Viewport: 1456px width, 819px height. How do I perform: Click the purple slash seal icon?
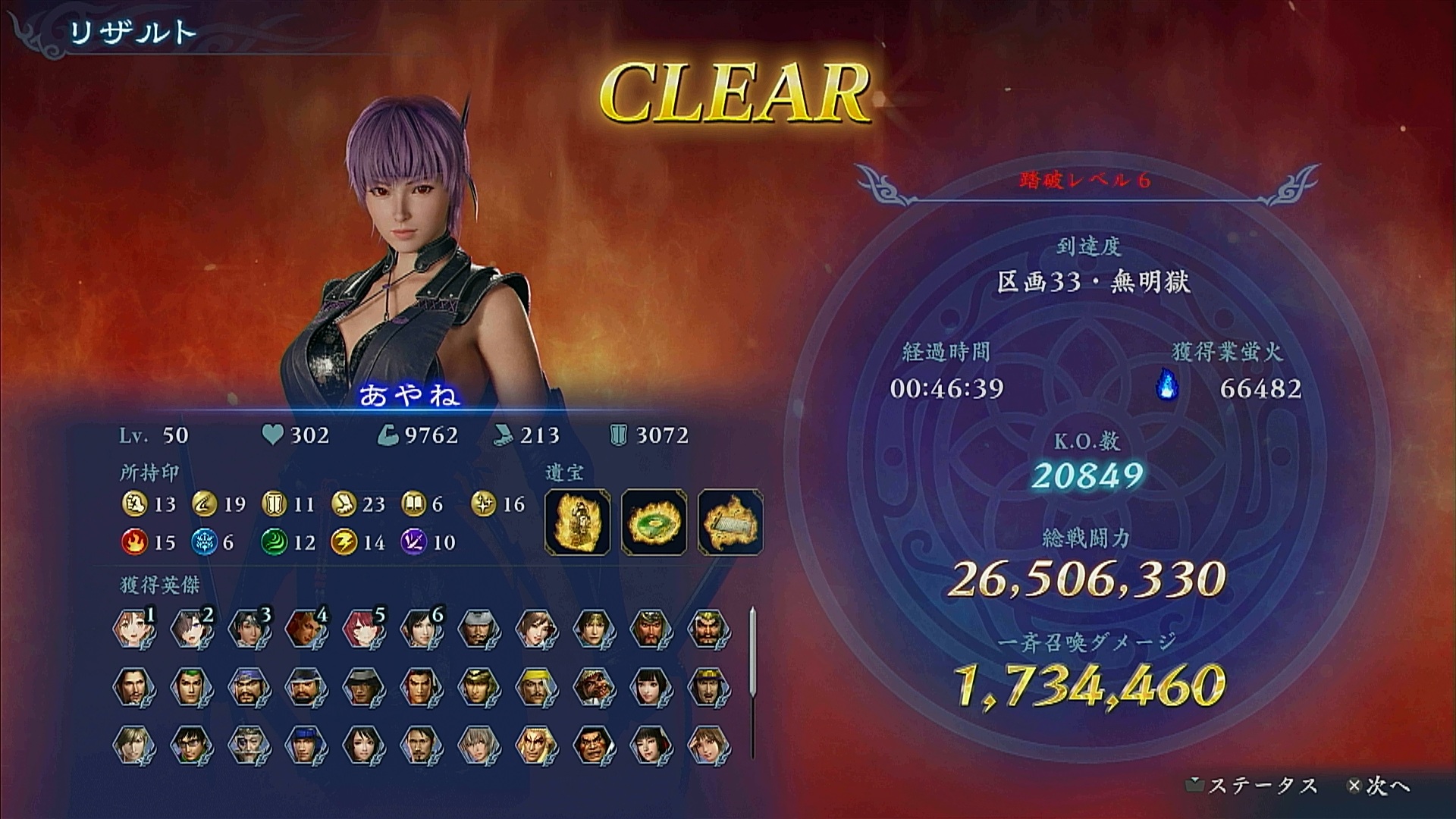(413, 542)
